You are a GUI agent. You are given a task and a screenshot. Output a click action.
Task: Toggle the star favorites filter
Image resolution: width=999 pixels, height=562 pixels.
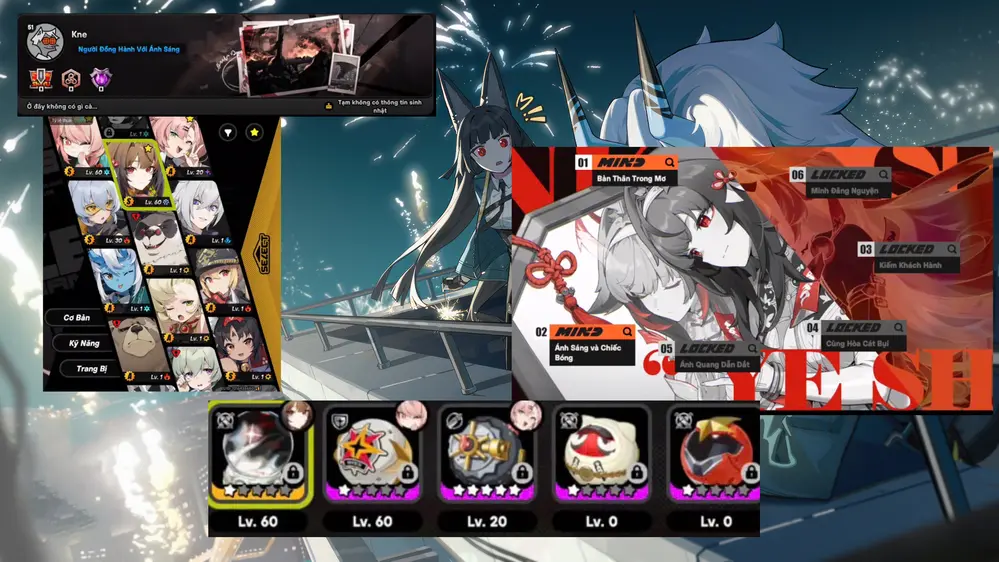coord(255,132)
